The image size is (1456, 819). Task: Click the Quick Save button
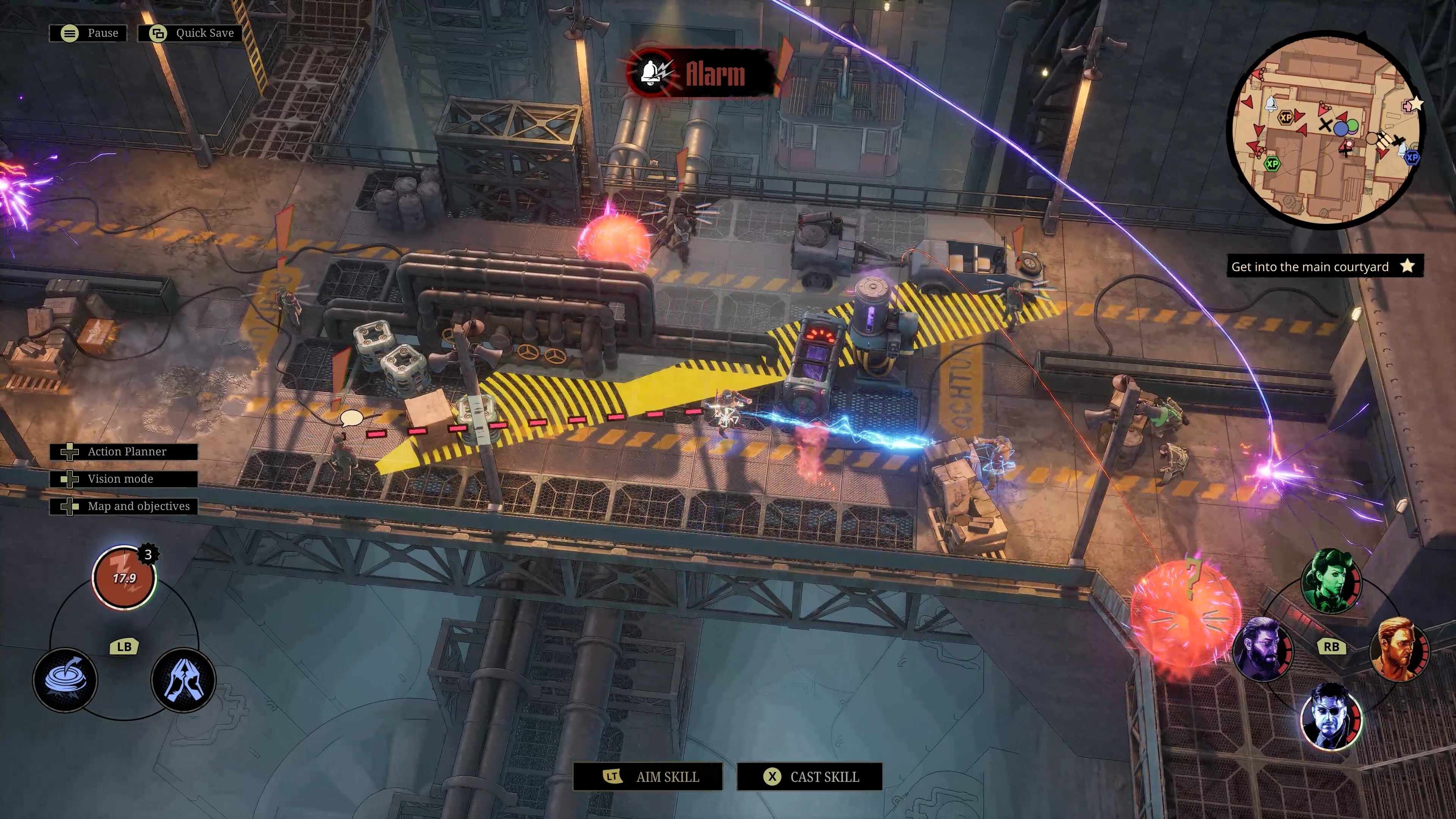(x=190, y=33)
